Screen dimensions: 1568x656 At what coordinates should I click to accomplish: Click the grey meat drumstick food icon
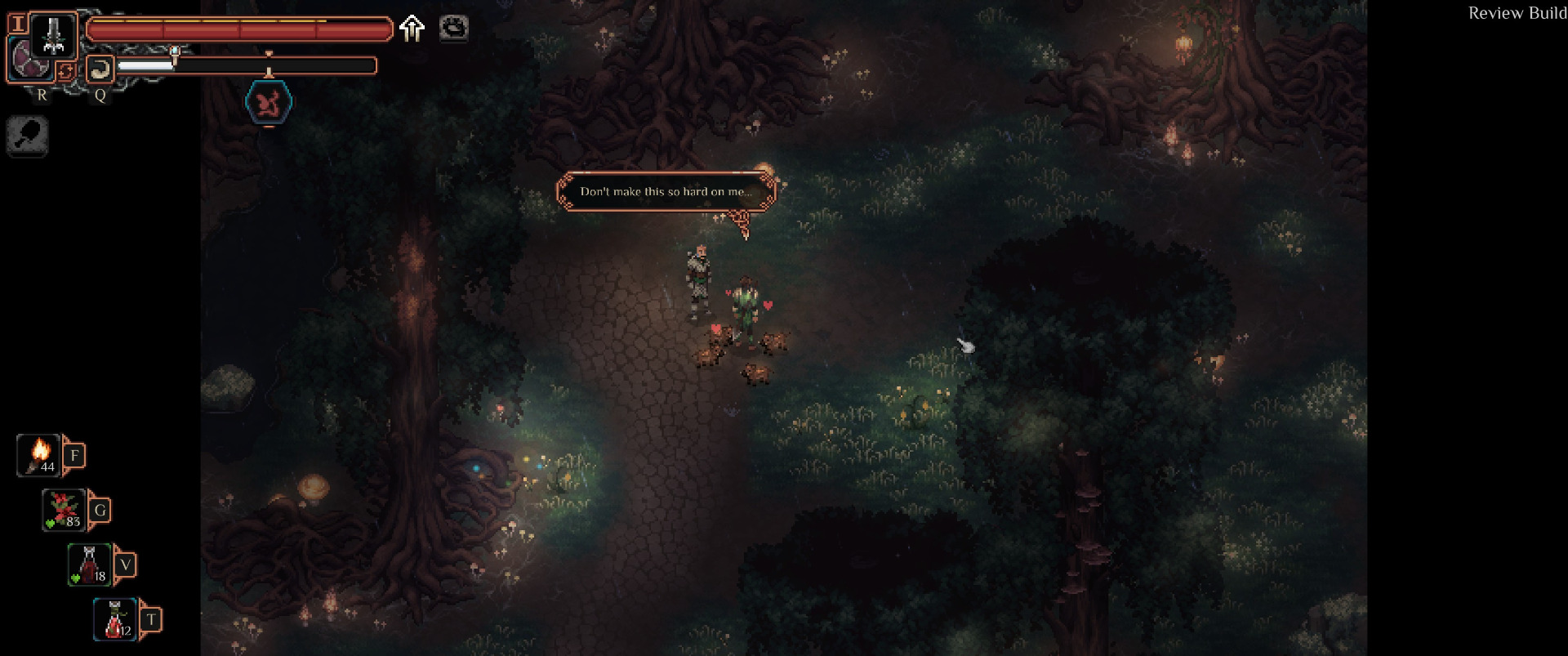[28, 136]
